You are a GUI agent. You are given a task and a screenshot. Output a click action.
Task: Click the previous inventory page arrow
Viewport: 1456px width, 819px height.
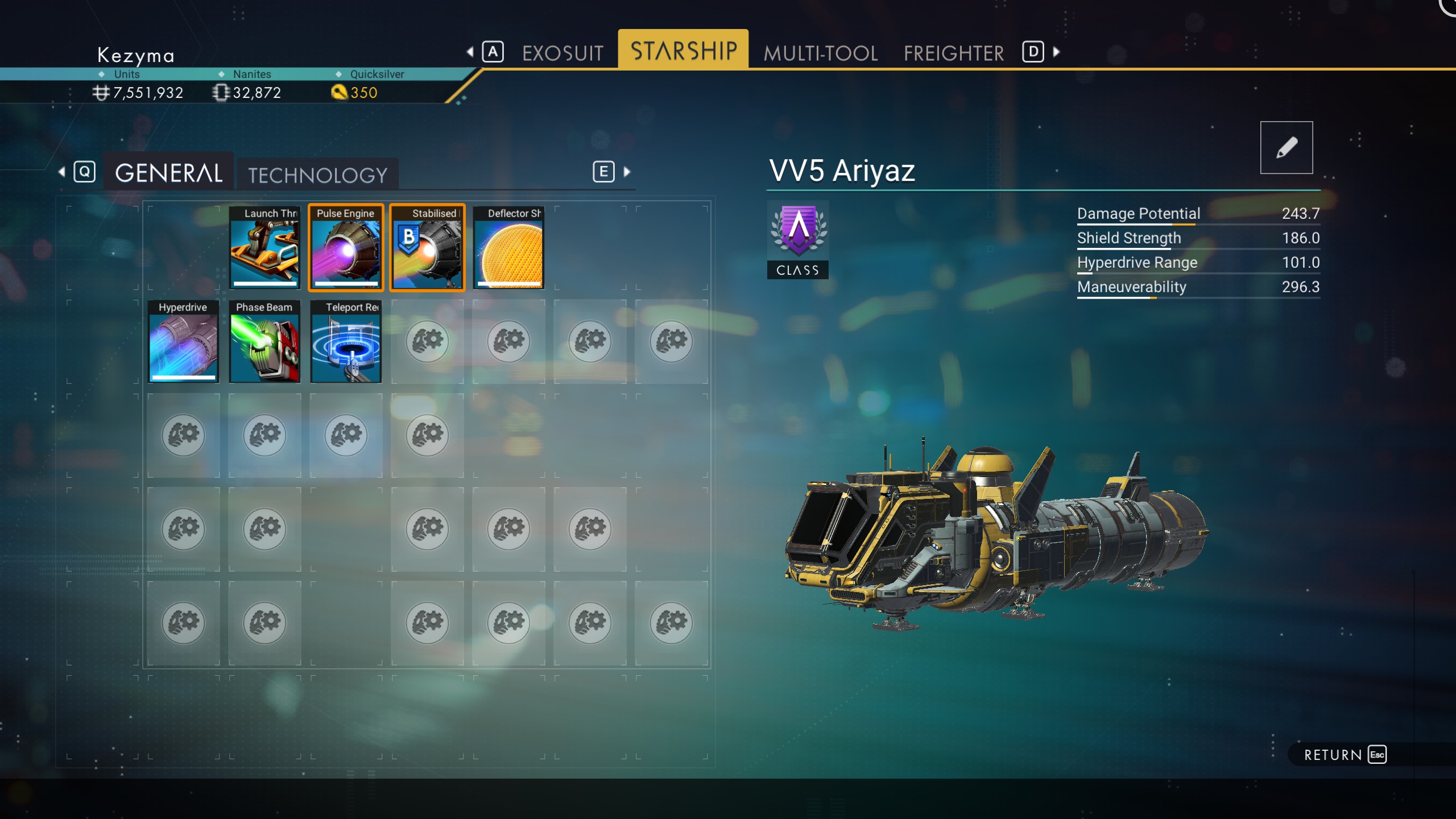tap(62, 172)
